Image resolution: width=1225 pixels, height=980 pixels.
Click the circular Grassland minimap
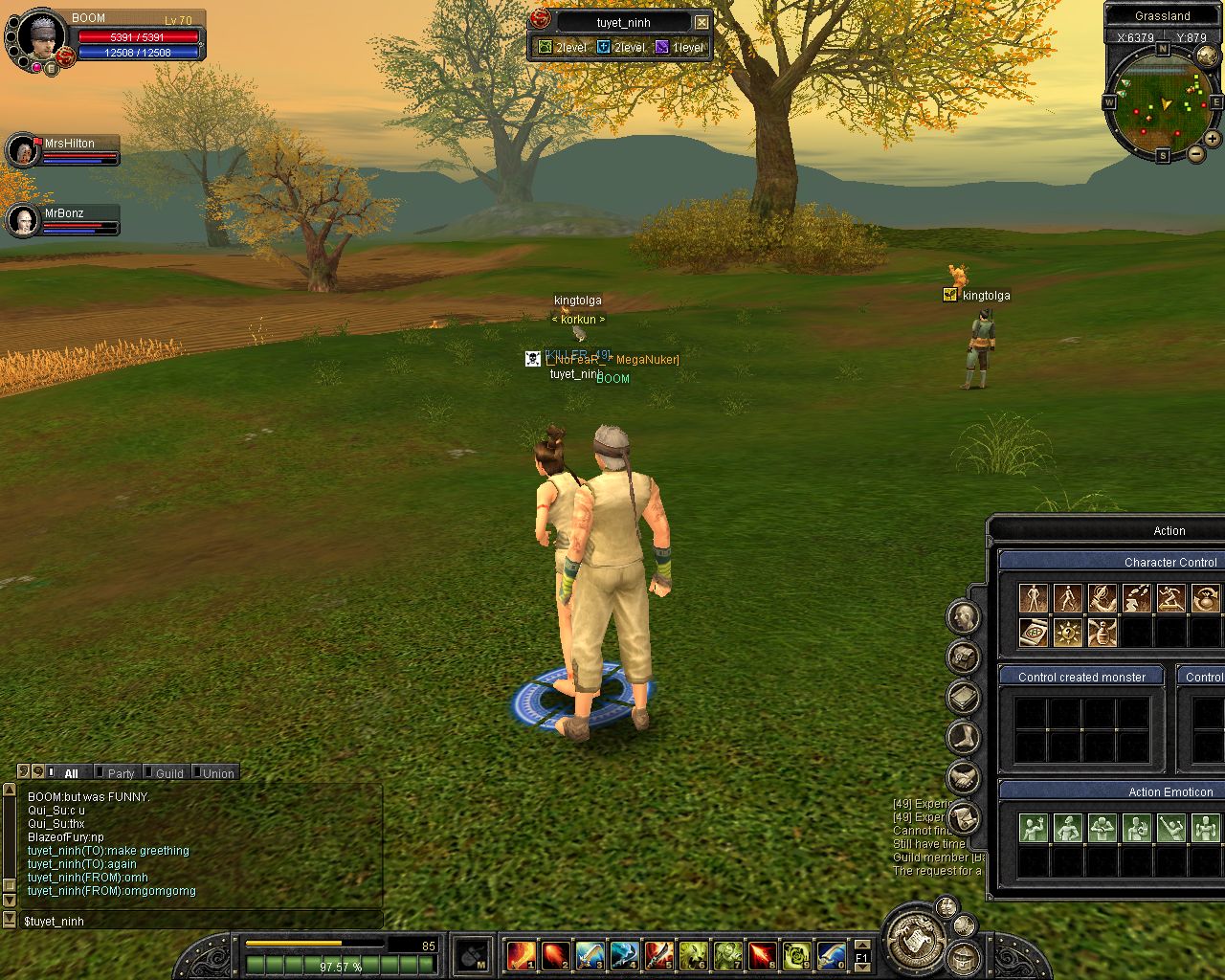click(x=1162, y=101)
